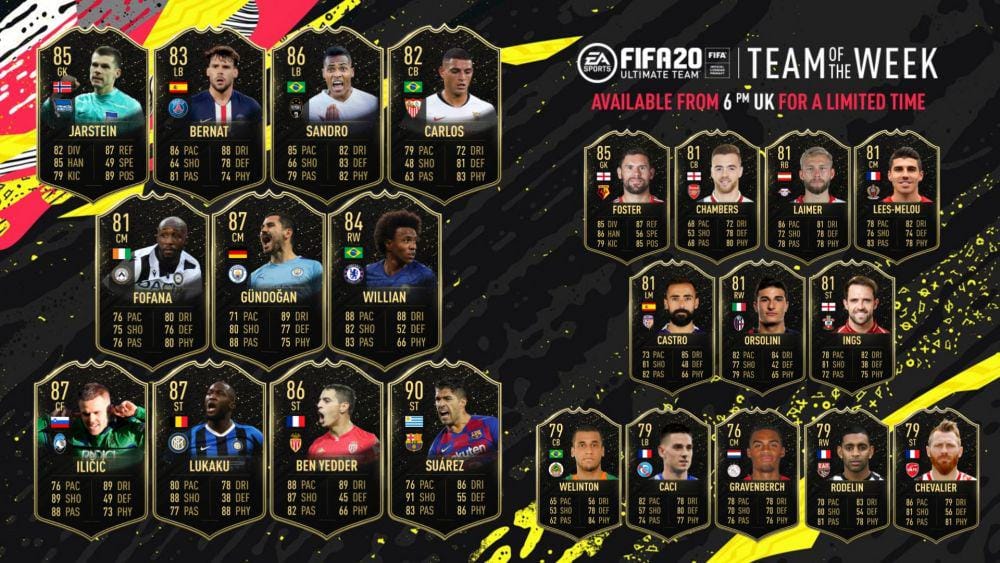
Task: Choose the Willian RW card
Action: (385, 285)
